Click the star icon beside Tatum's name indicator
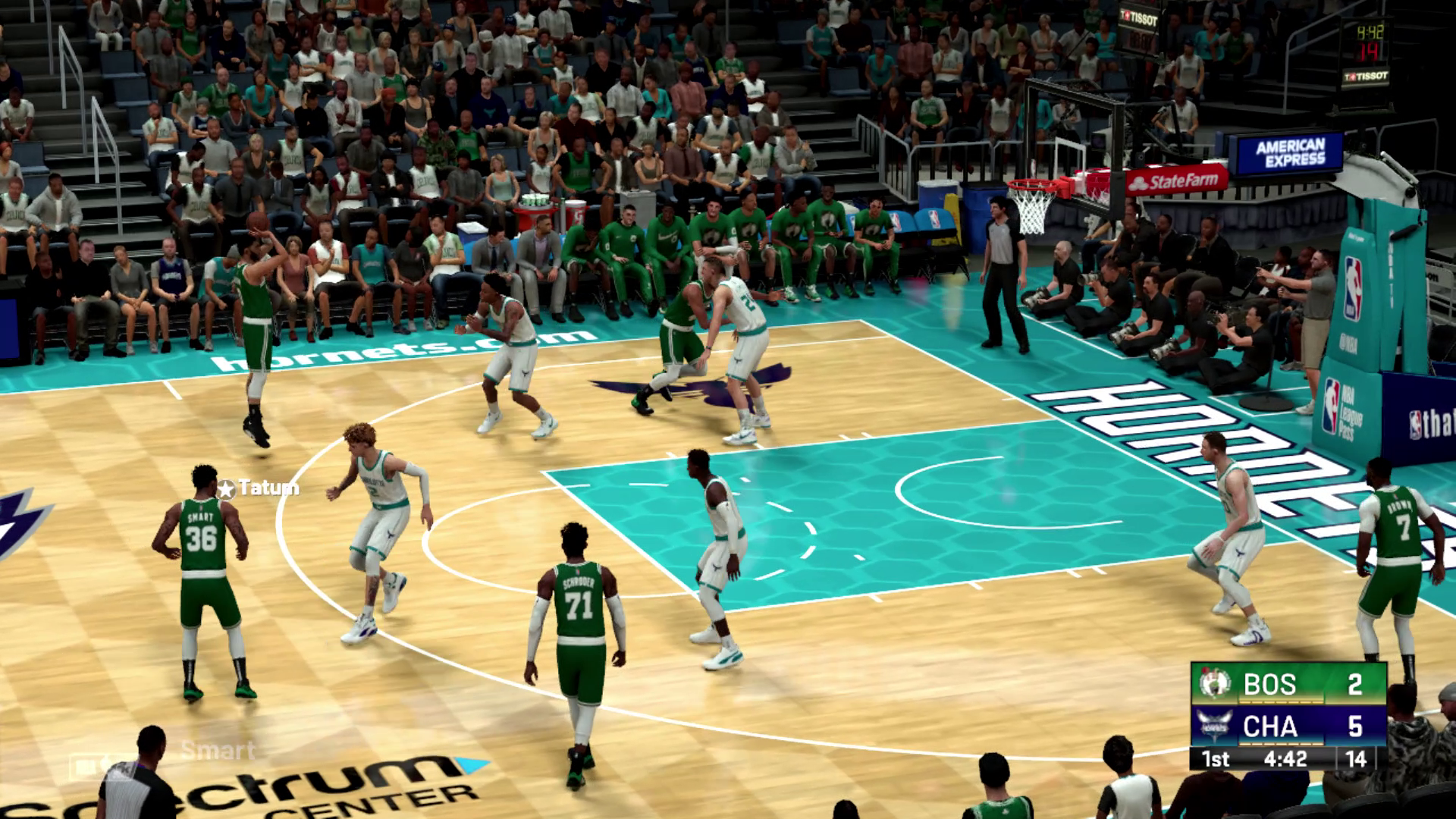Screen dimensions: 1456x819 point(227,488)
